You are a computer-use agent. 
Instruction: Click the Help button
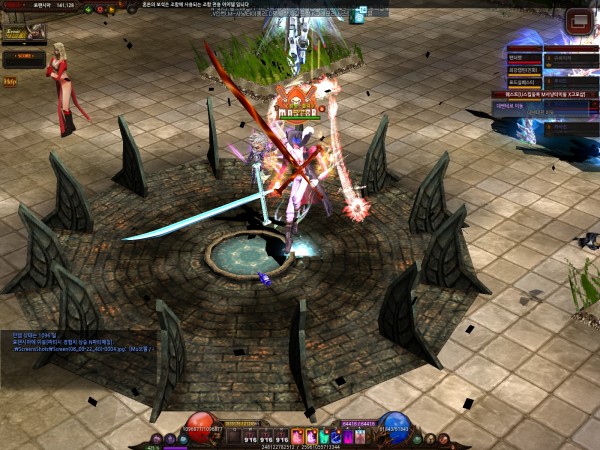pyautogui.click(x=10, y=81)
